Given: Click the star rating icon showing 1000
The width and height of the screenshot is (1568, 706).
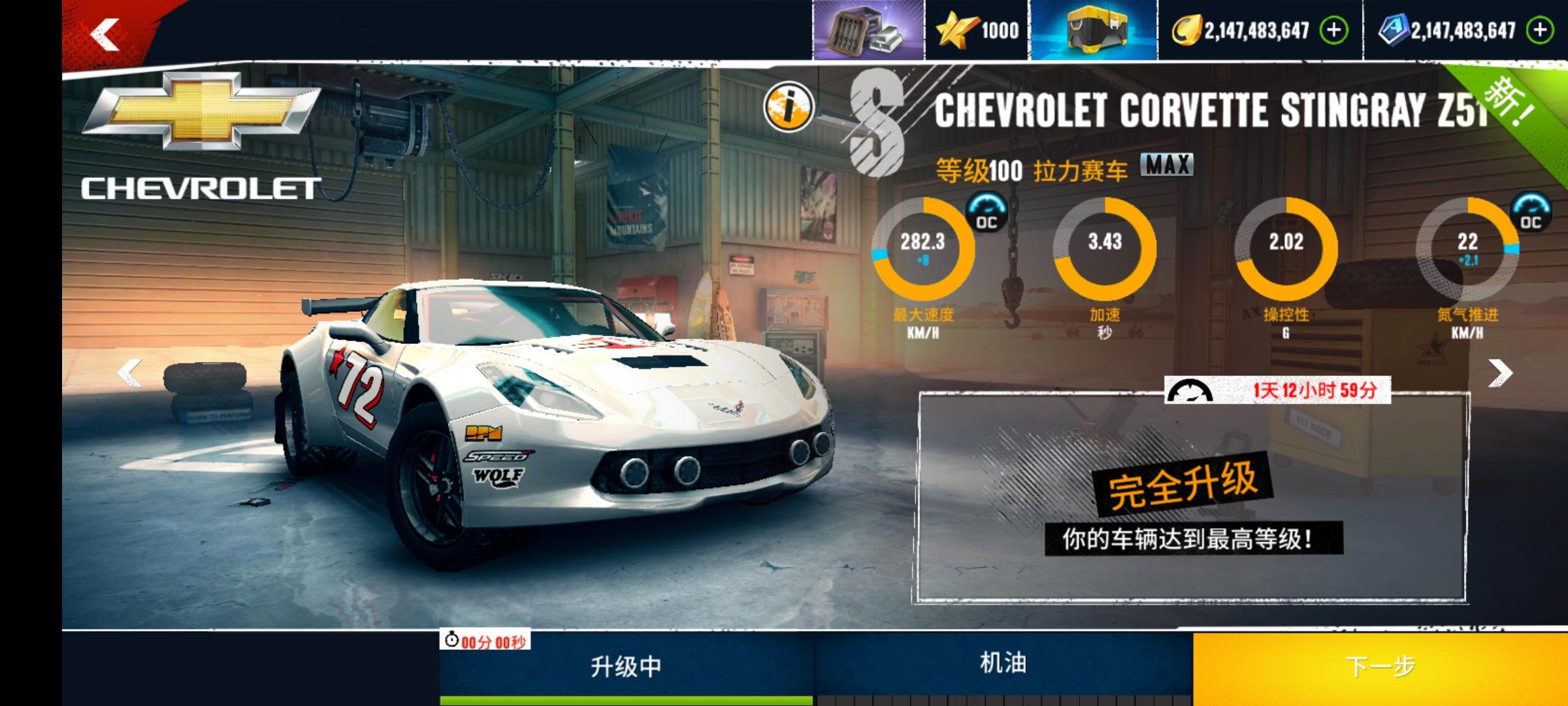Looking at the screenshot, I should coord(958,29).
